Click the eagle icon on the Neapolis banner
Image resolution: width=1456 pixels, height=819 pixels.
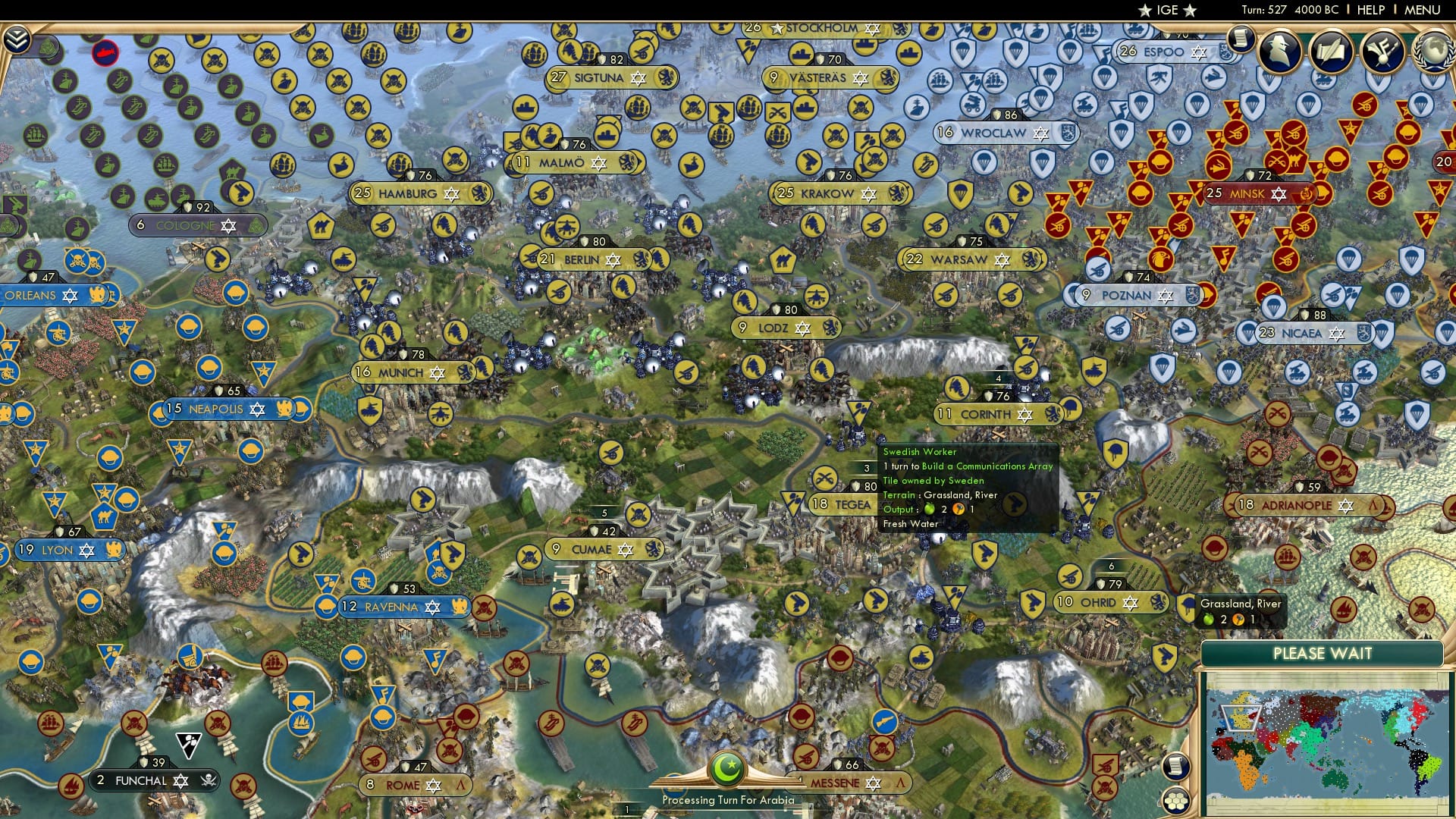[283, 409]
